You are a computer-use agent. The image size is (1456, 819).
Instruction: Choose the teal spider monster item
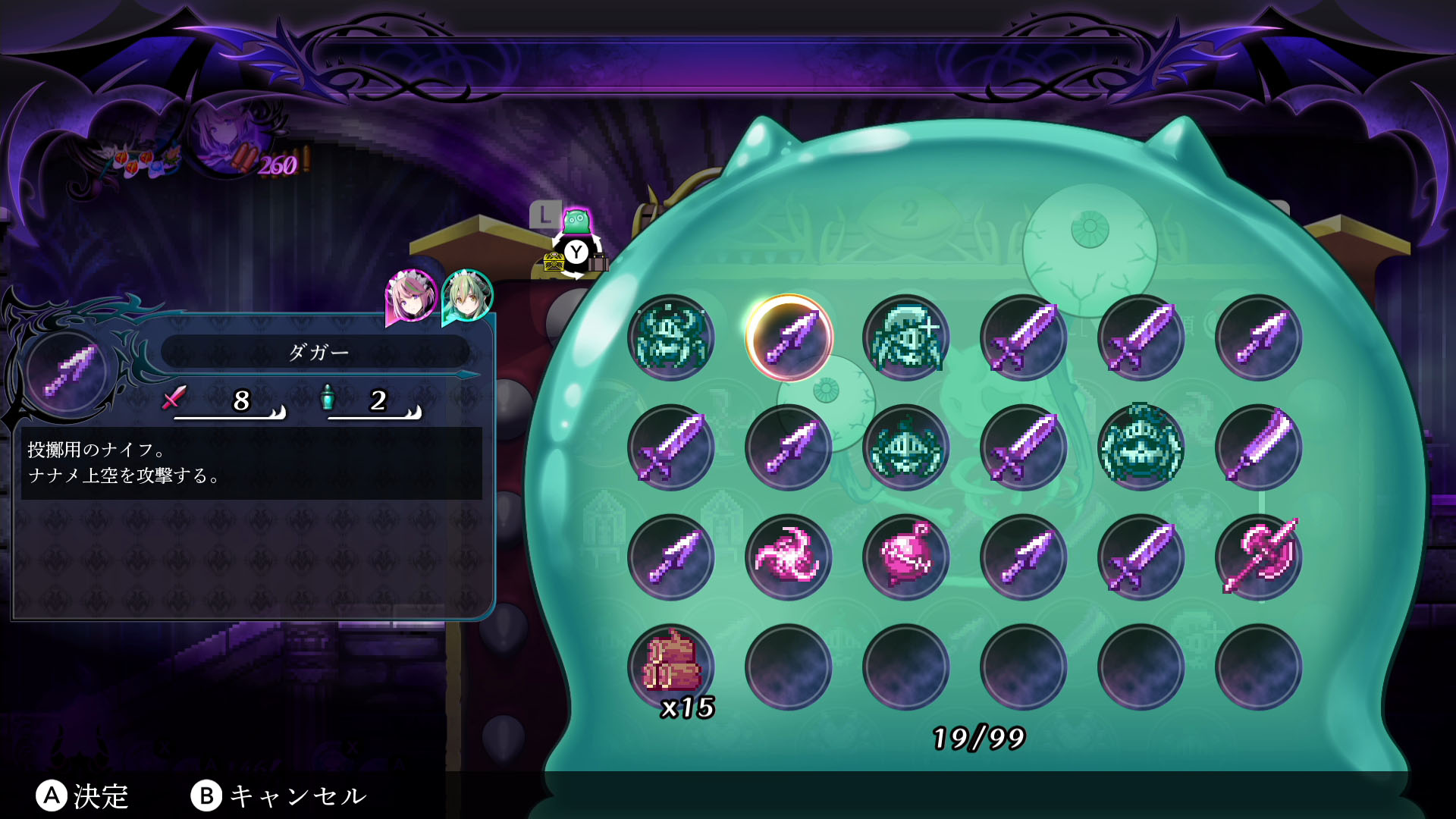(671, 337)
